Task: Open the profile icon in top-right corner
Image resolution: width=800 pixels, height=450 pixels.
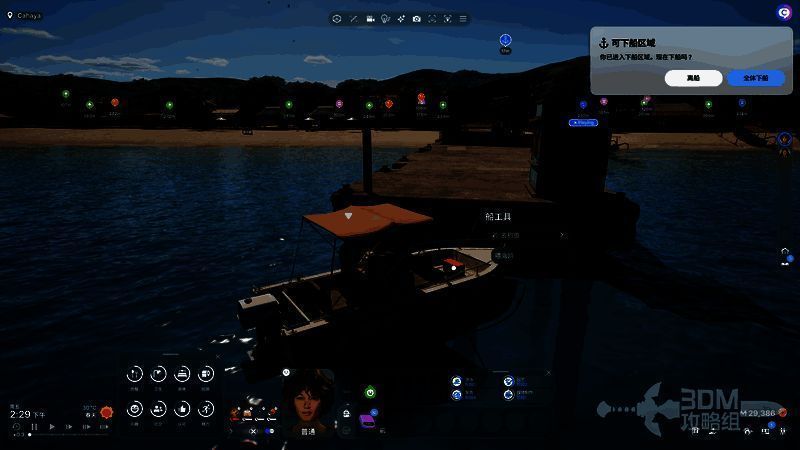Action: pos(785,11)
